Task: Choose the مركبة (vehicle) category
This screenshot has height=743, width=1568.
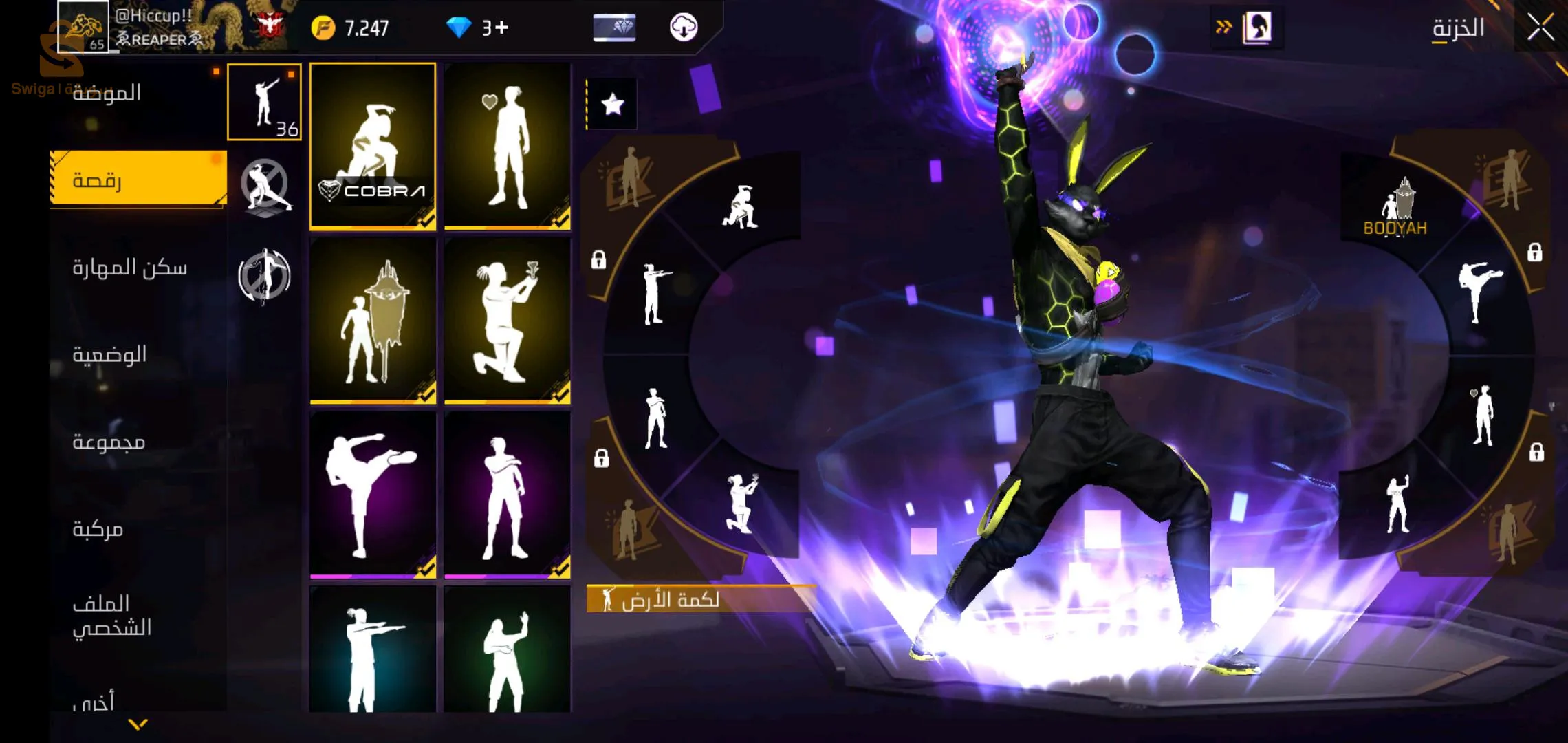Action: click(98, 529)
